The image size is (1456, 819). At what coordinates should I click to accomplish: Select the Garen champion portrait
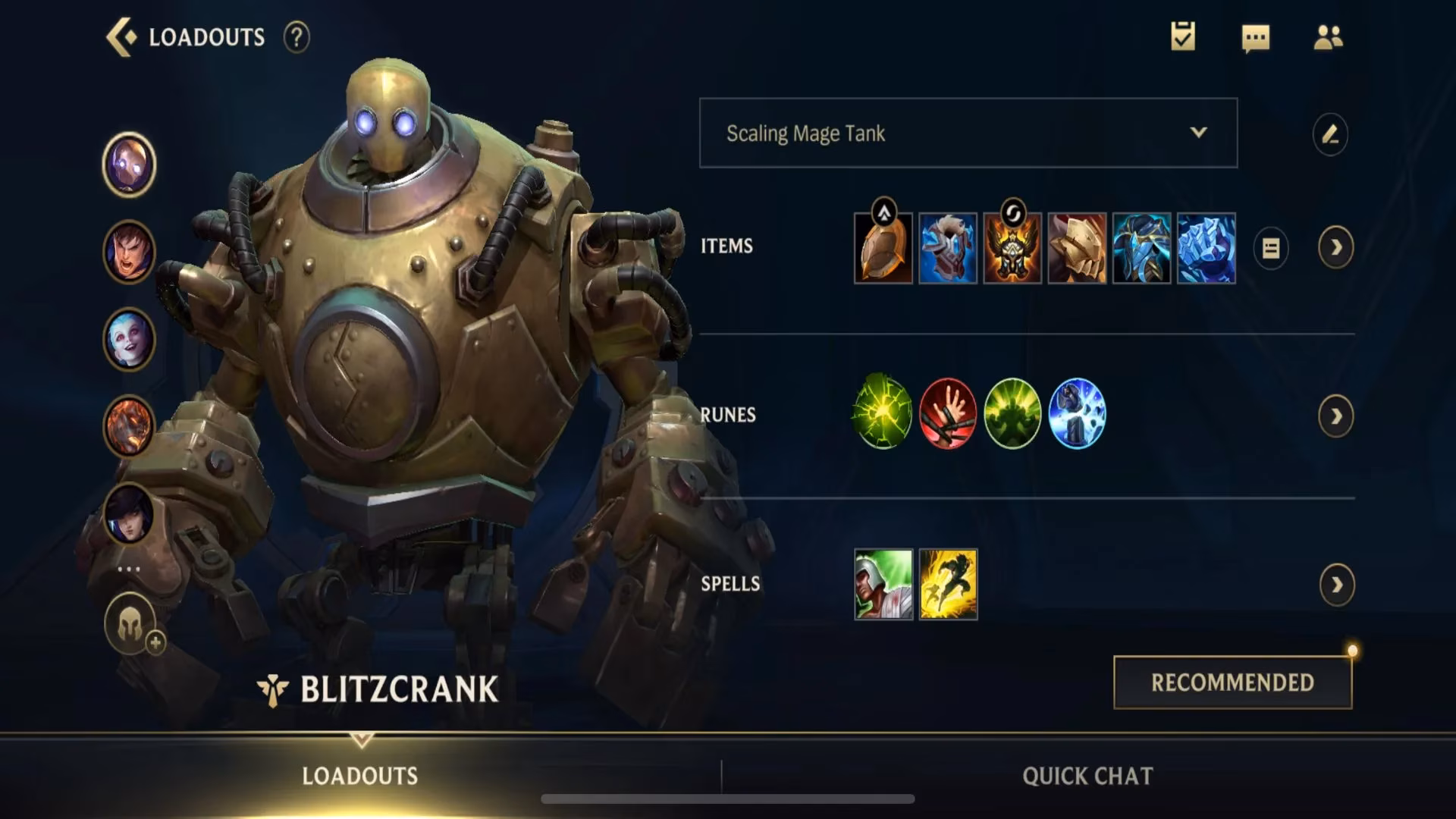(x=130, y=250)
